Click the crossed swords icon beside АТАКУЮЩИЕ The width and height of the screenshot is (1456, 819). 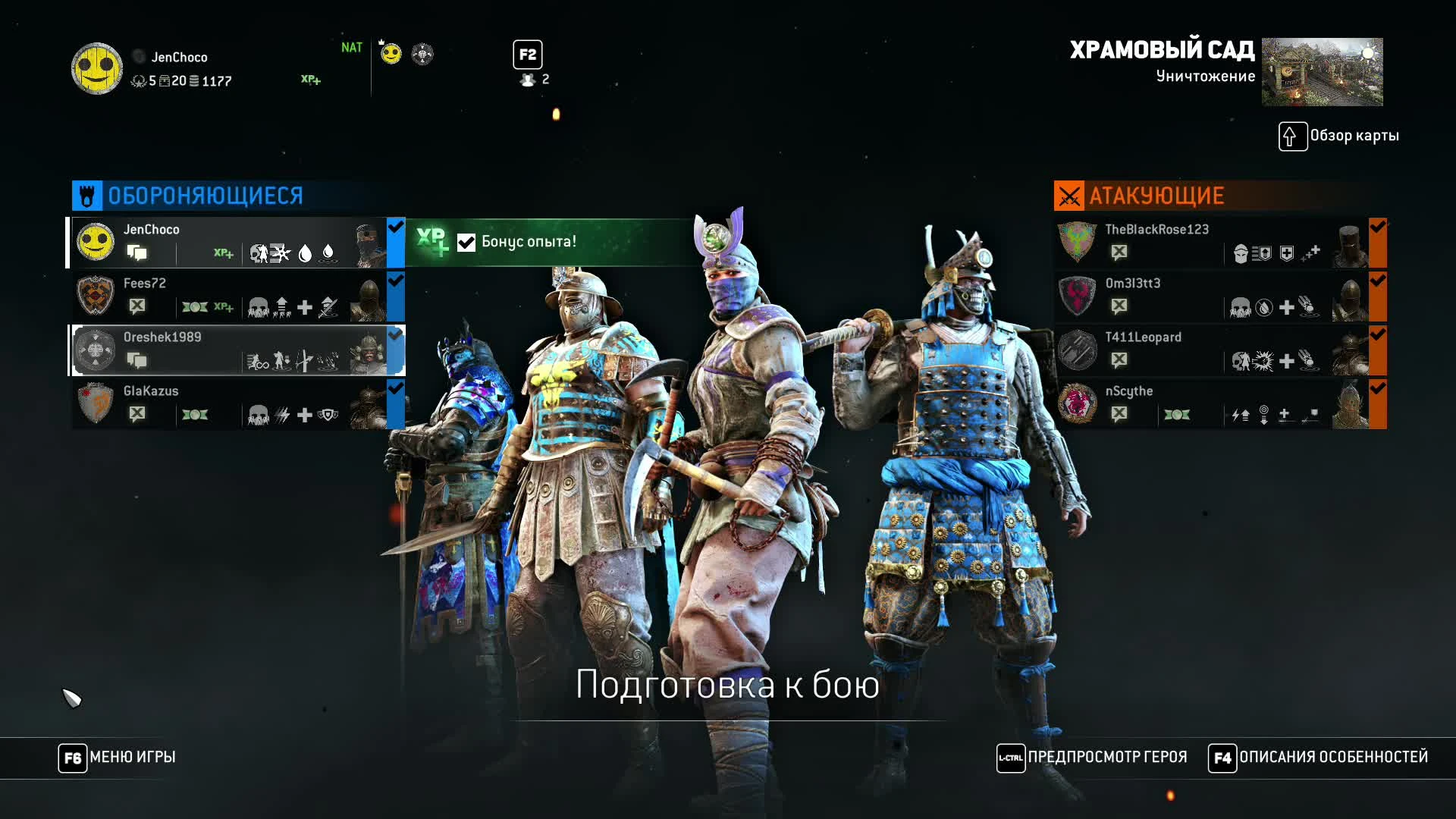(1069, 194)
